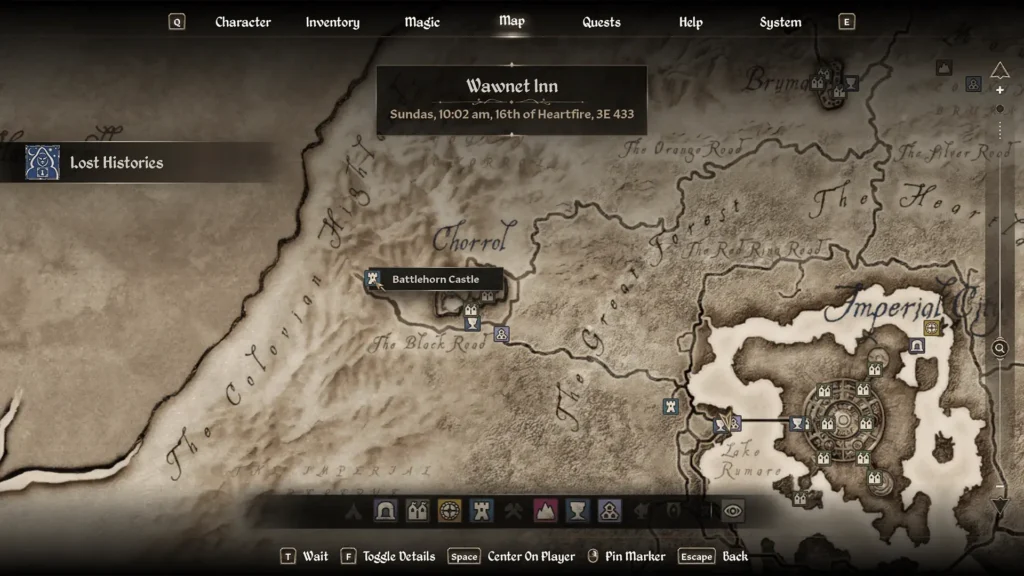1024x576 pixels.
Task: Select the Battlehorn Castle map marker
Action: tap(376, 279)
